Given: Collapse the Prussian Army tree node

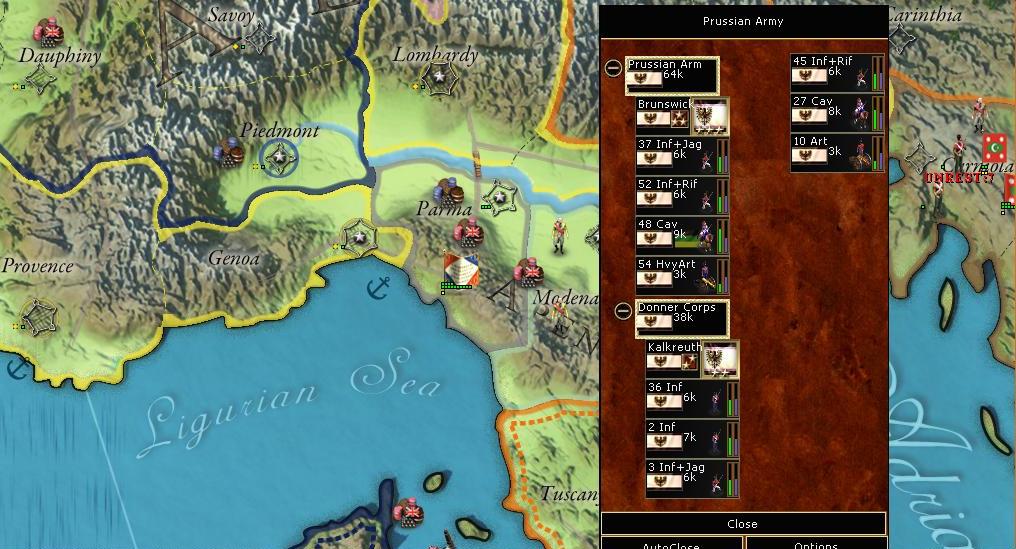Looking at the screenshot, I should pos(613,68).
